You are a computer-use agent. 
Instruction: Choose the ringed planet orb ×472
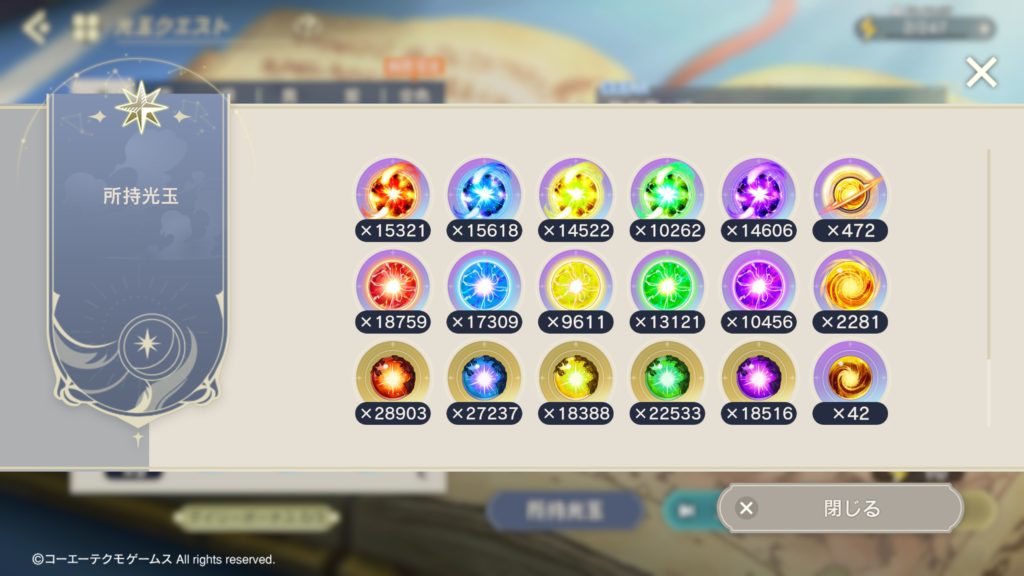[850, 192]
